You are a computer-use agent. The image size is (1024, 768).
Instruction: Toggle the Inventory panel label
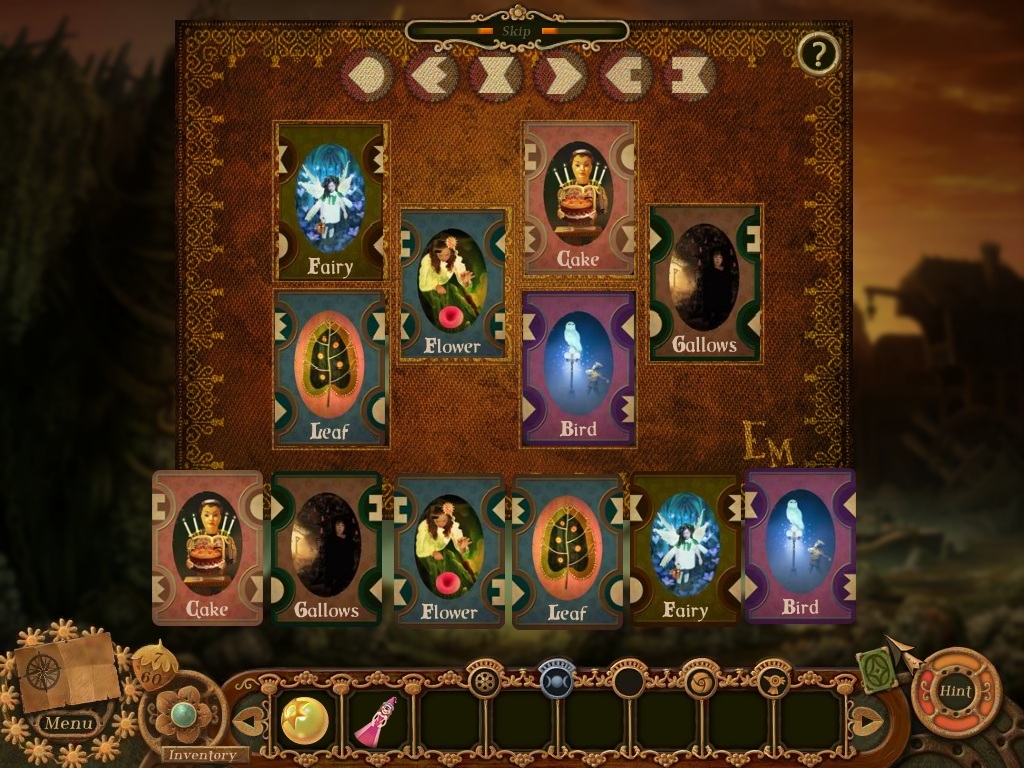200,755
